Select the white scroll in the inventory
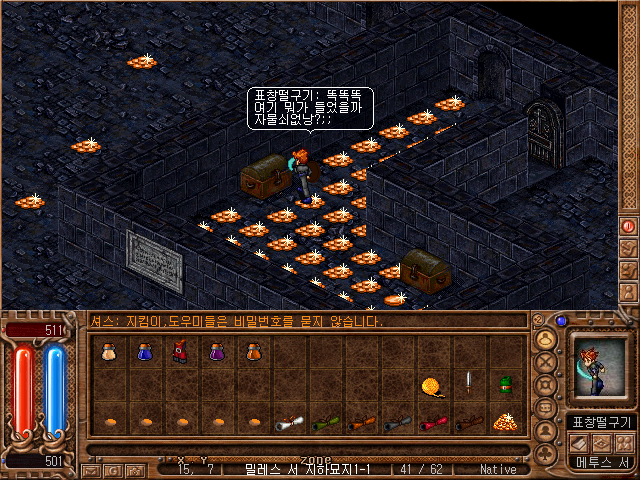Viewport: 640px width, 480px height. point(288,423)
